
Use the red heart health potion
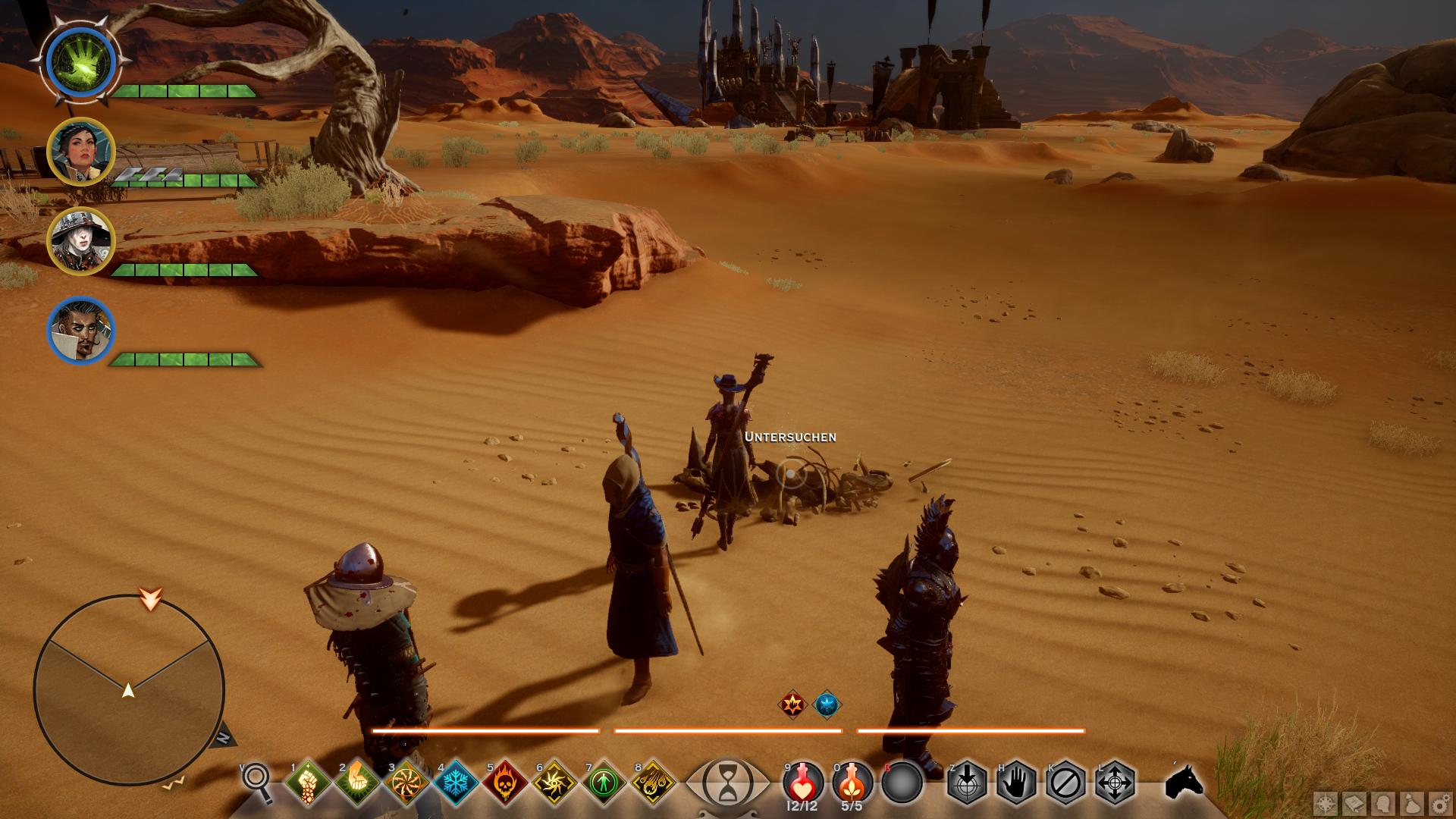pos(802,782)
